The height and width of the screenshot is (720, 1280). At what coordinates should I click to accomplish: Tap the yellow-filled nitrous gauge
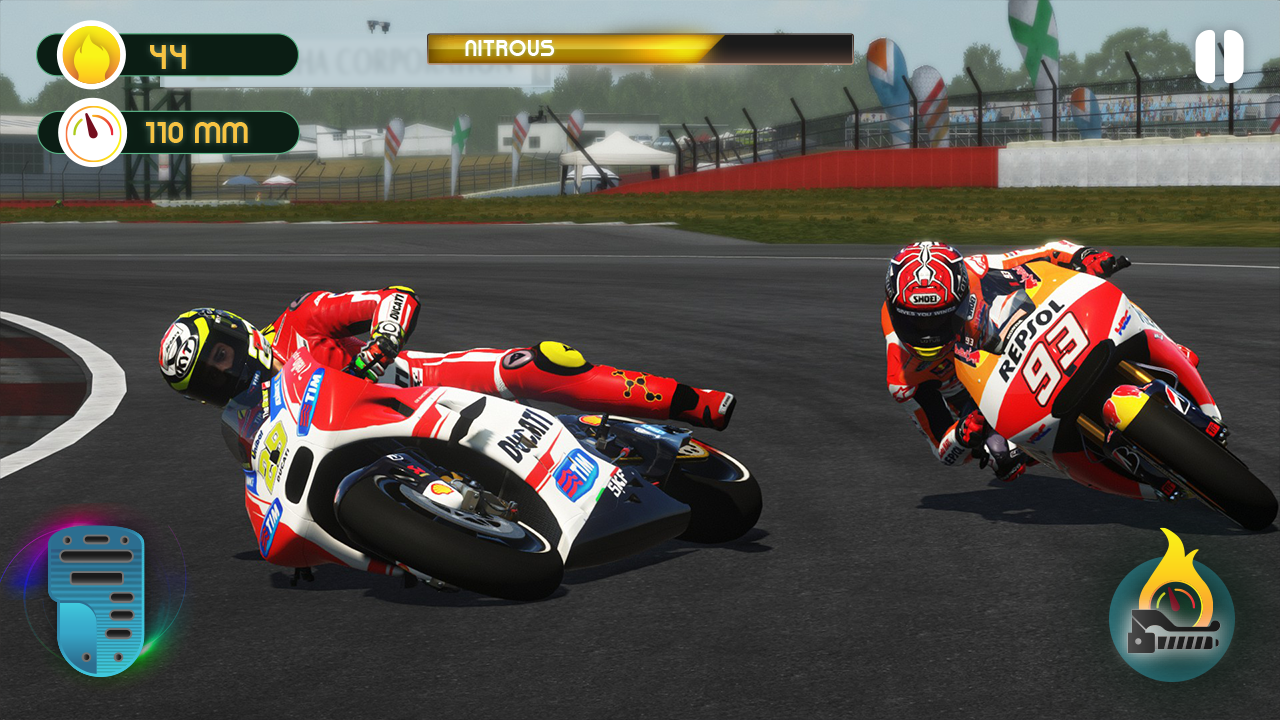click(x=570, y=47)
